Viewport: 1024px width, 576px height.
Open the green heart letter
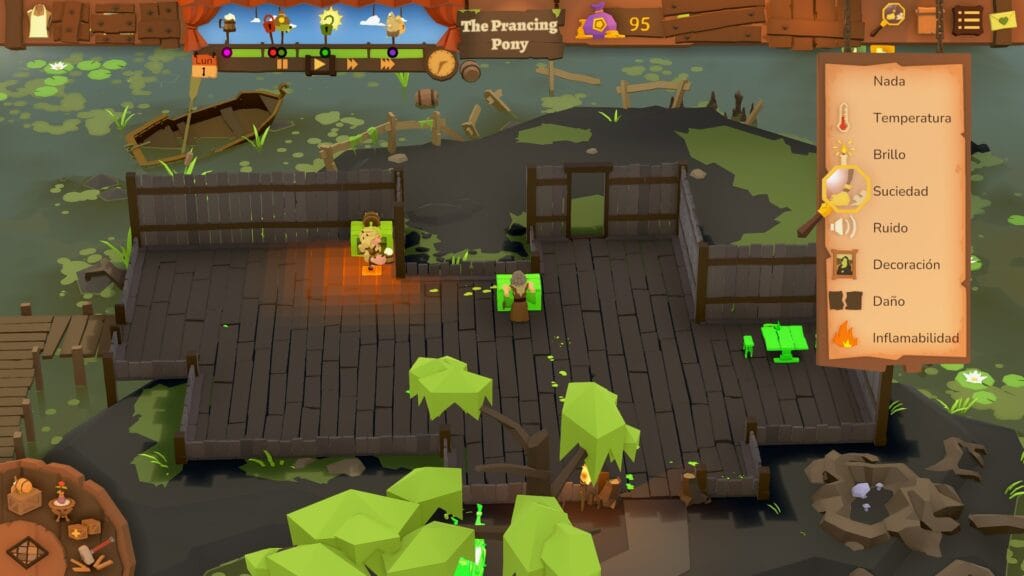click(1001, 19)
